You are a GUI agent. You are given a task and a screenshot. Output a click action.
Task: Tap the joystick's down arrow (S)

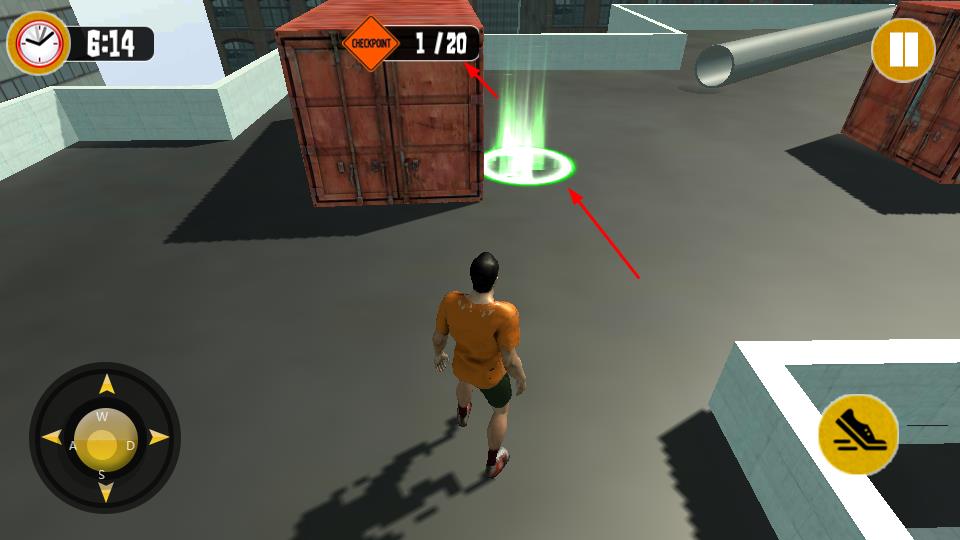[x=106, y=491]
